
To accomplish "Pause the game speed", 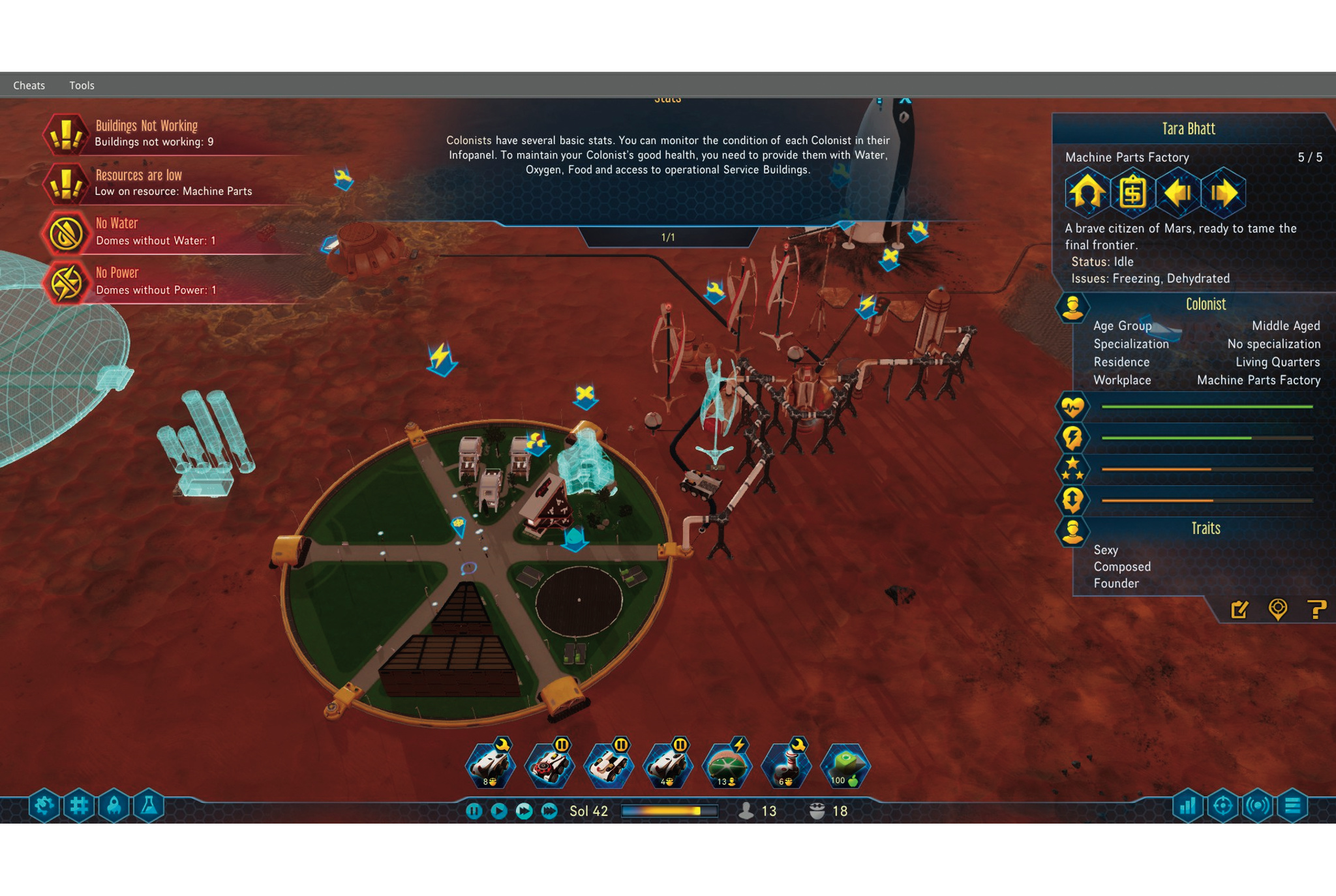I will click(474, 811).
